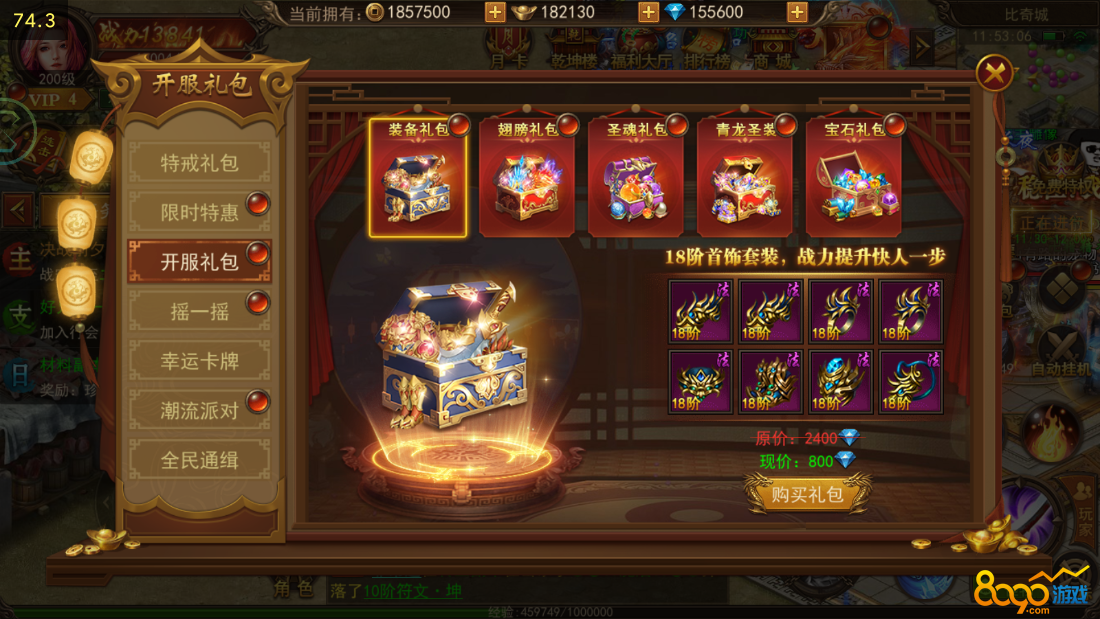Viewport: 1100px width, 619px height.
Task: Close the 开服礼包 gift pack window
Action: pos(995,73)
